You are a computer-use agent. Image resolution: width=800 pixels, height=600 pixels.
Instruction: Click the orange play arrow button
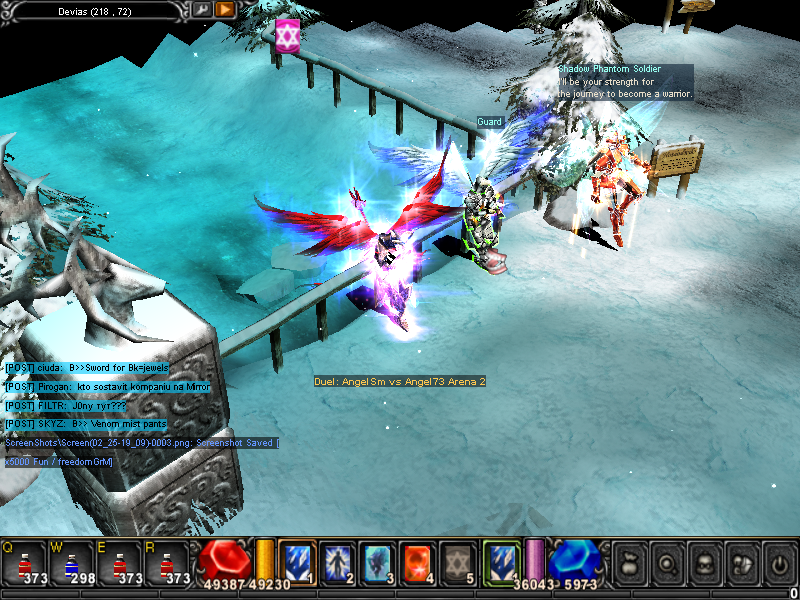225,9
